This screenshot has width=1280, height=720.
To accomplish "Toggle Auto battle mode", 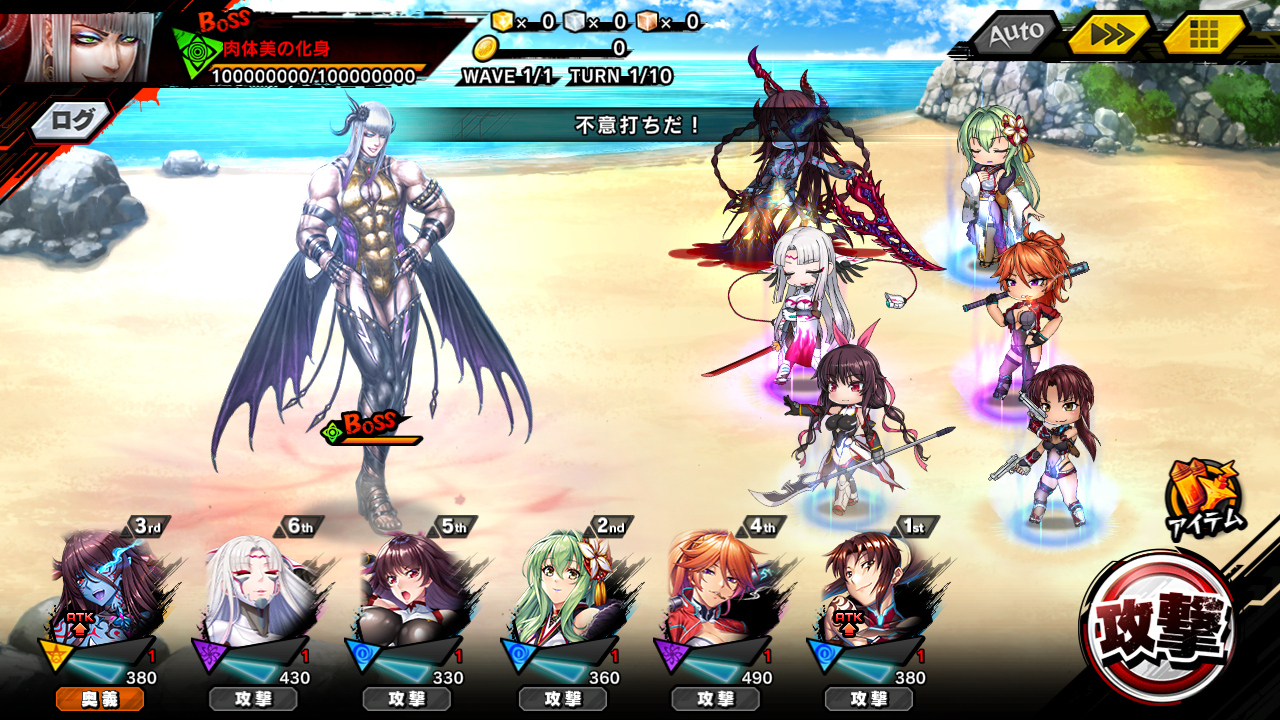I will [x=1014, y=35].
